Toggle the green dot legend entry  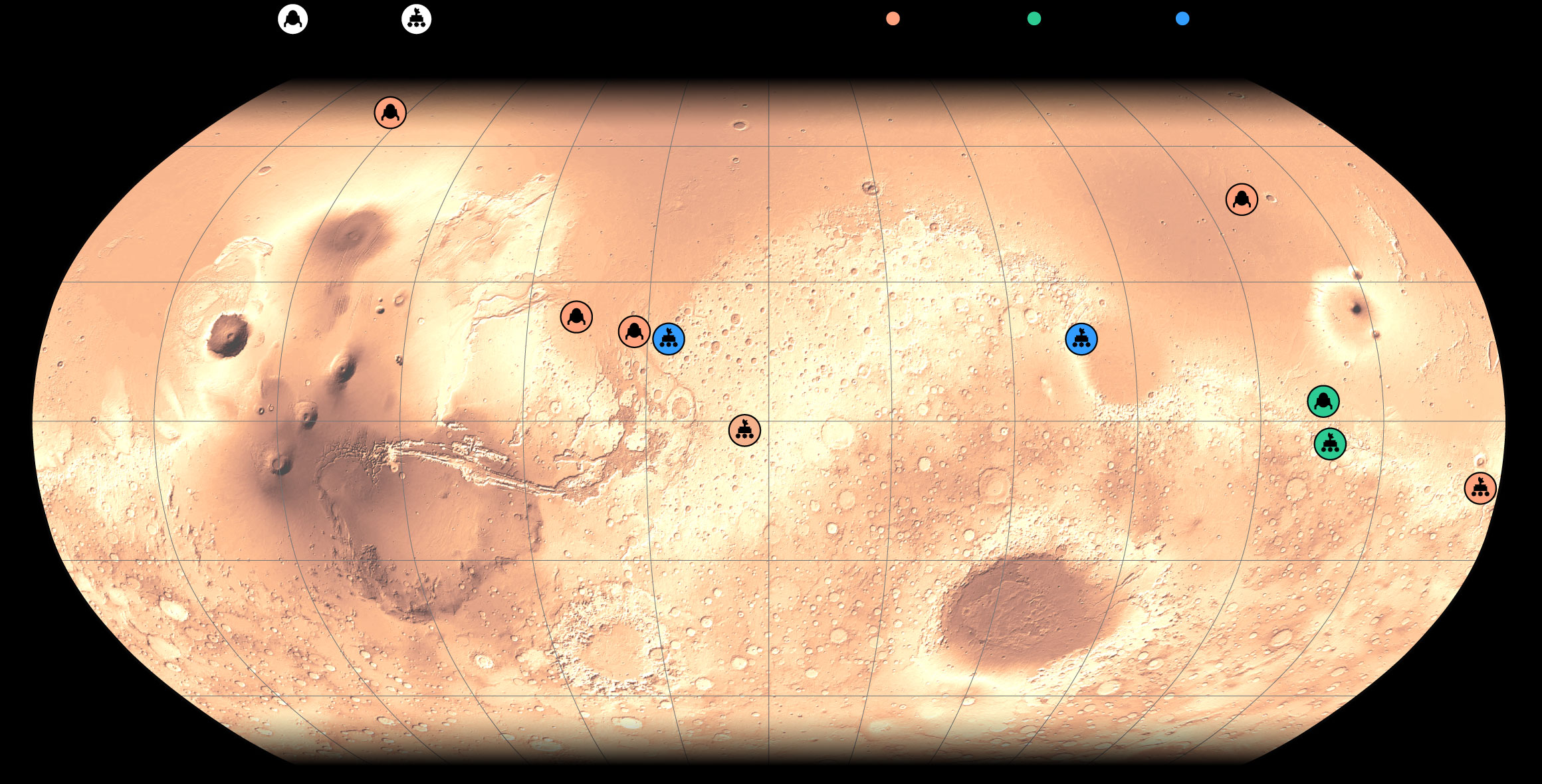tap(1034, 19)
